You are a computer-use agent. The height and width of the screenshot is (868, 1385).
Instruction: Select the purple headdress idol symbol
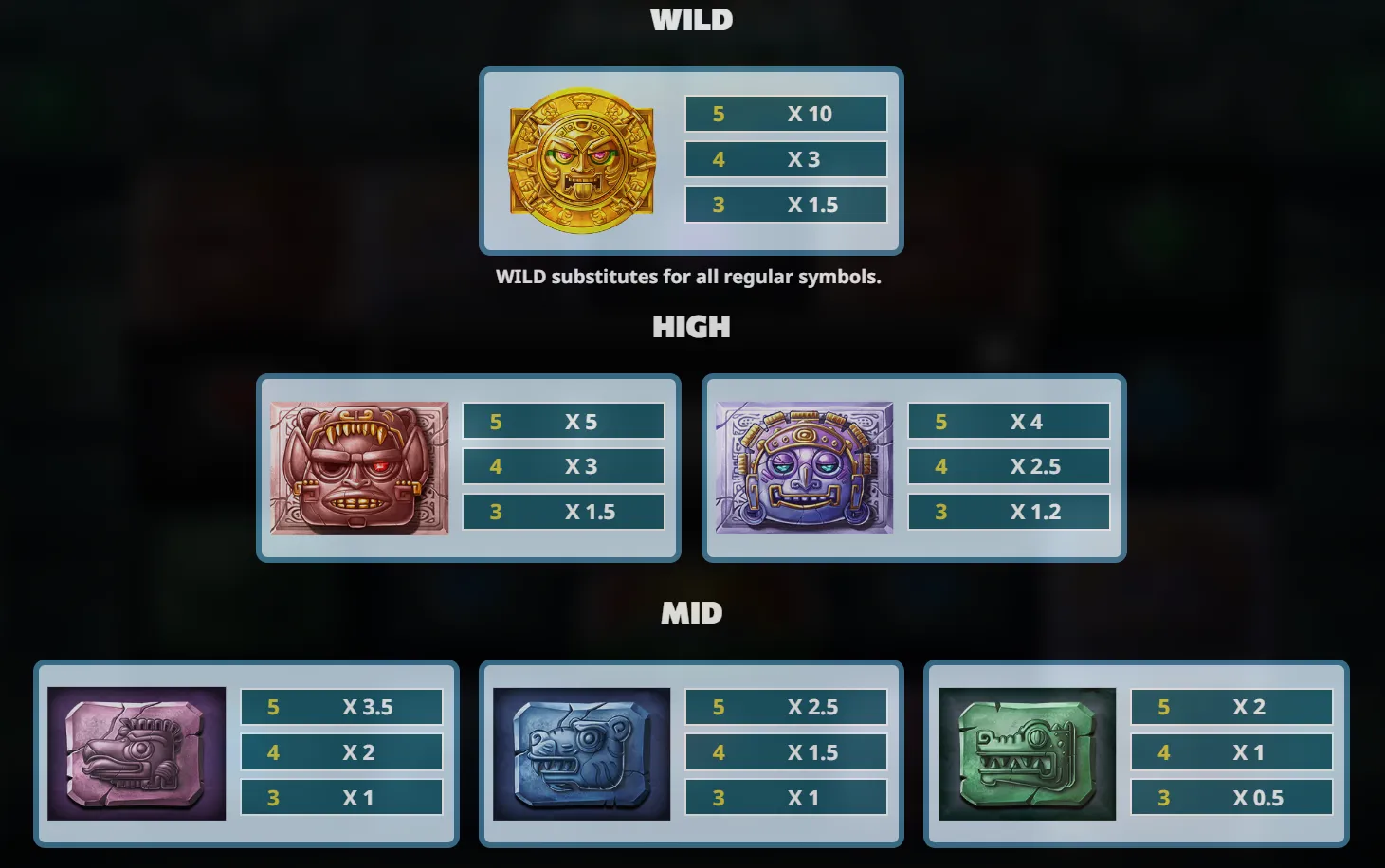coord(804,466)
